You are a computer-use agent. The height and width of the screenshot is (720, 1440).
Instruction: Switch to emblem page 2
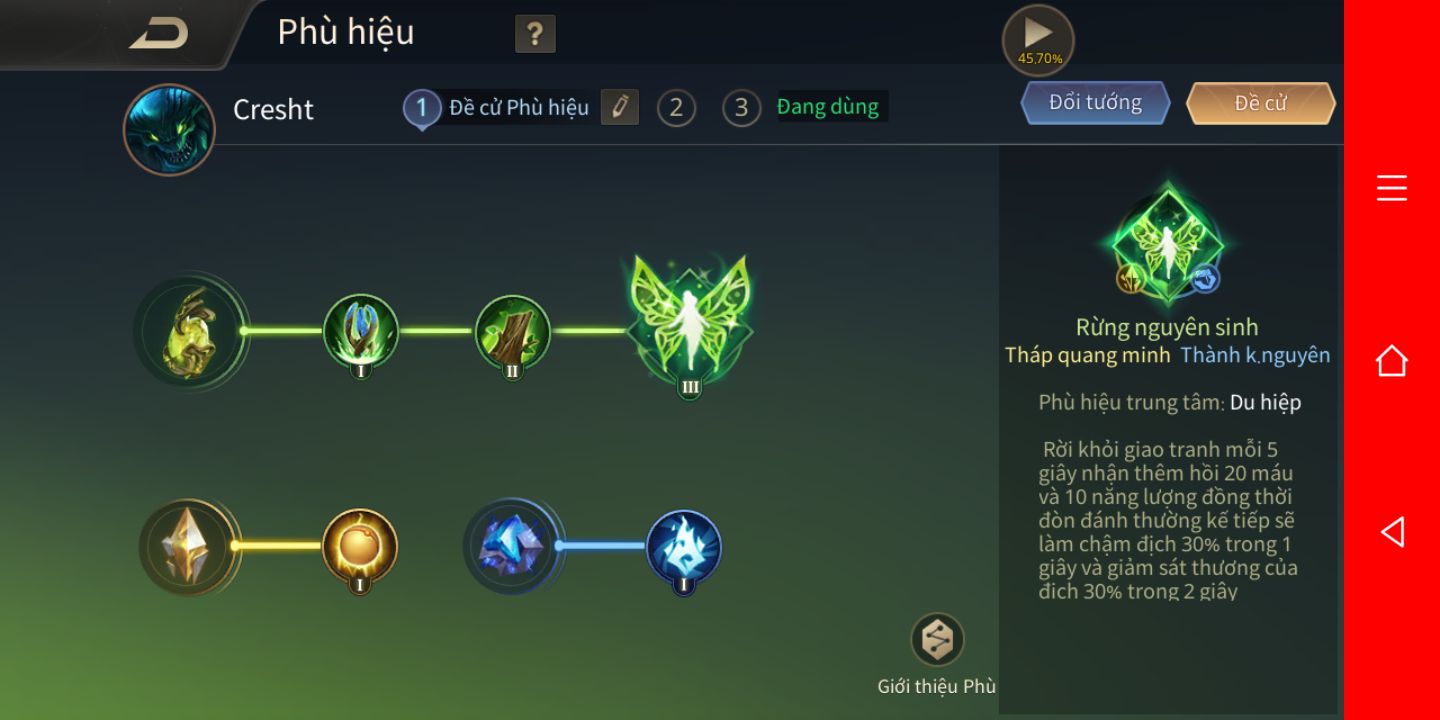click(x=676, y=108)
